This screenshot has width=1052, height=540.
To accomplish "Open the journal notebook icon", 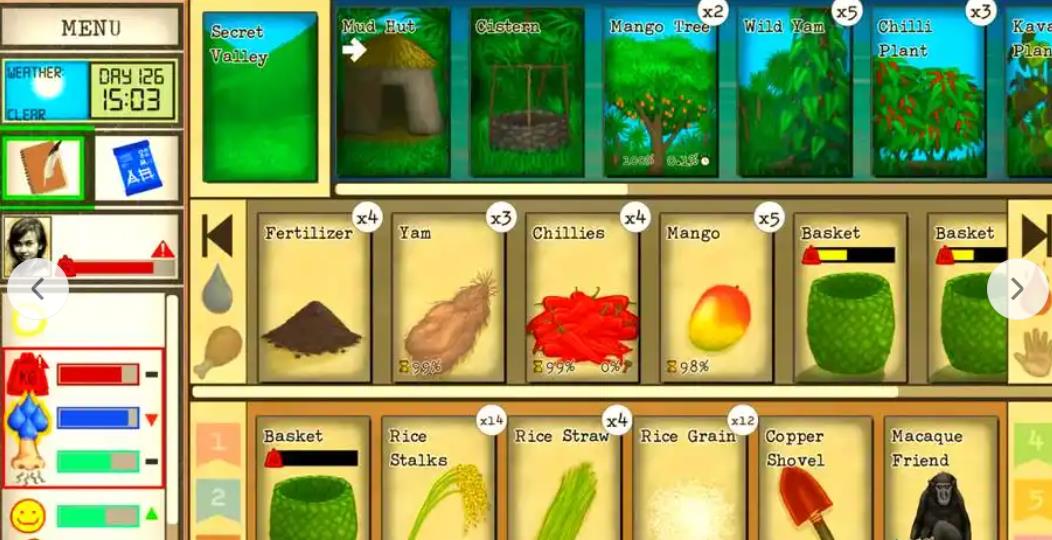I will (44, 167).
